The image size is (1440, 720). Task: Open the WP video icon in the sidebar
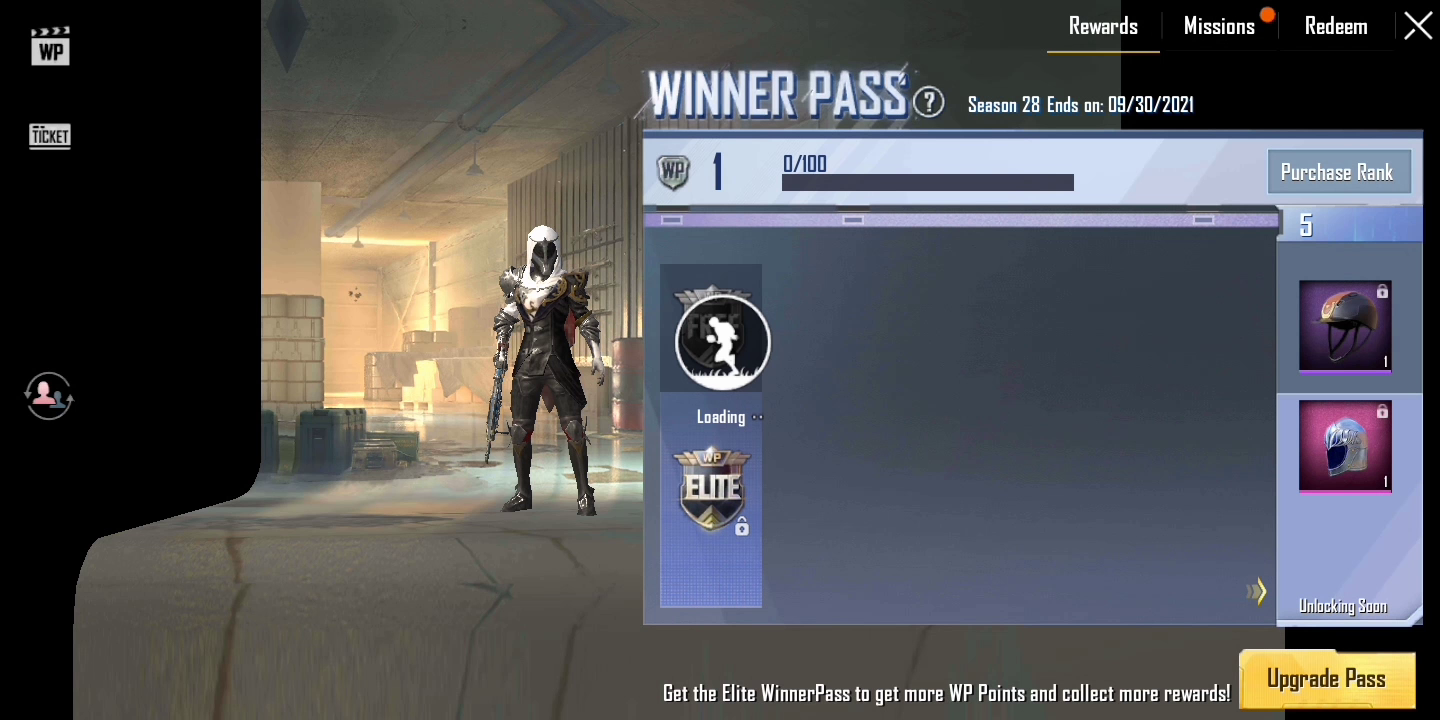[49, 46]
